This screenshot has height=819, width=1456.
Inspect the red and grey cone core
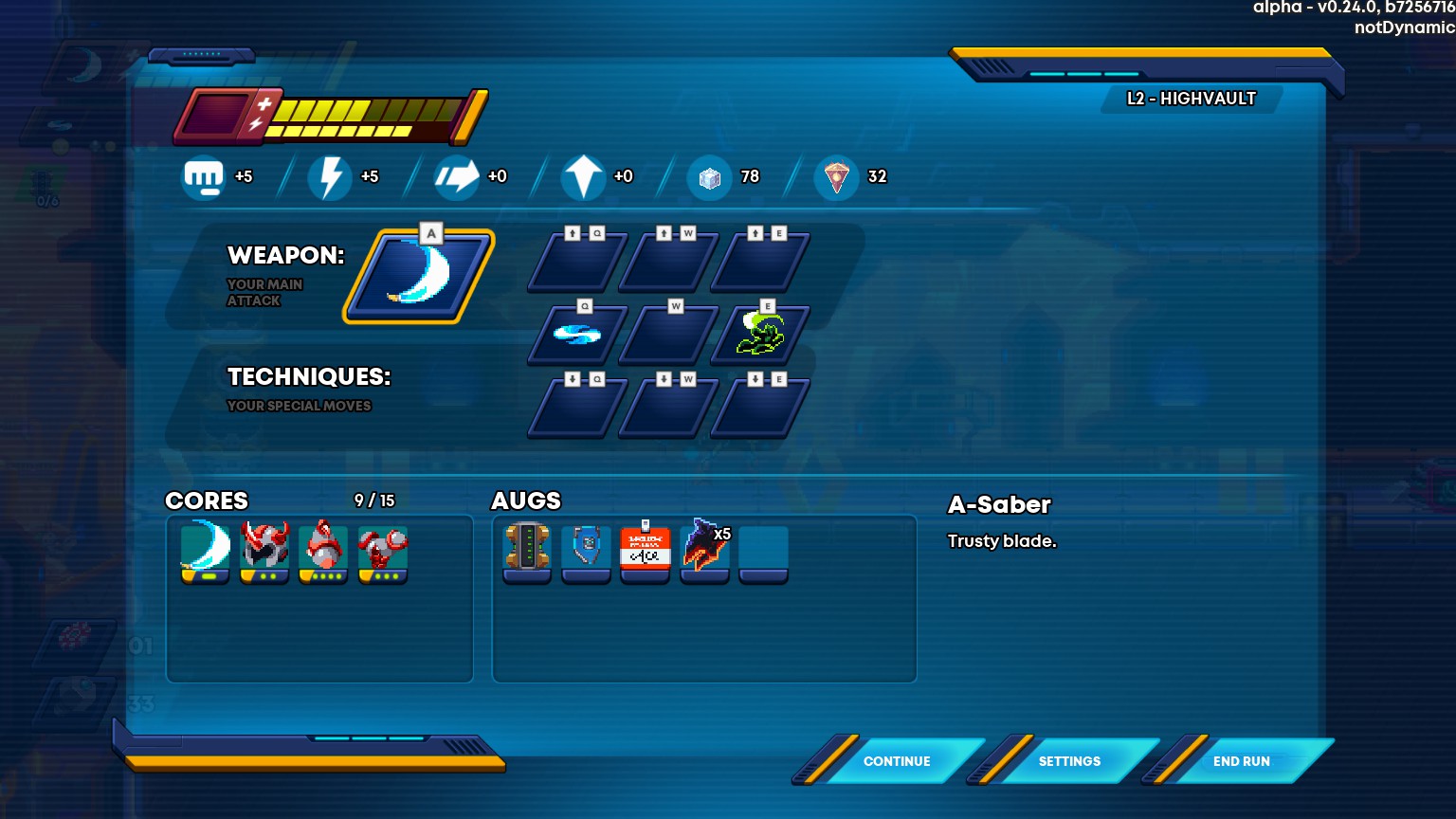click(323, 550)
